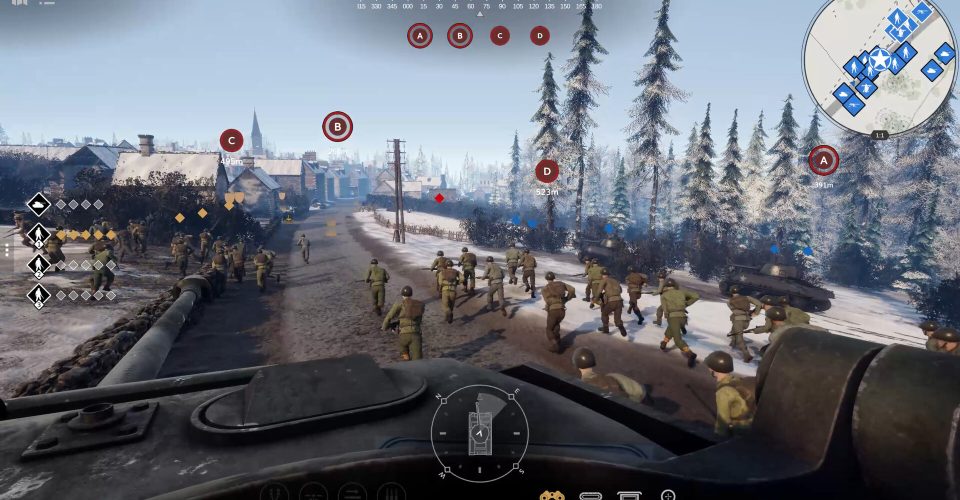Select the tank unit icon in squad list
The height and width of the screenshot is (500, 960).
tap(38, 205)
